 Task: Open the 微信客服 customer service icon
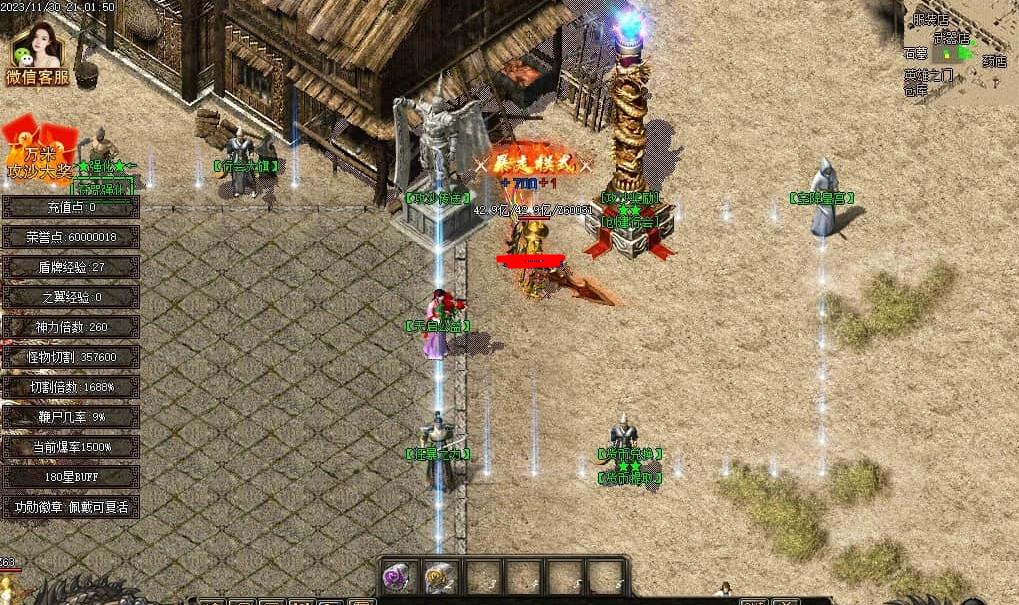[x=37, y=55]
